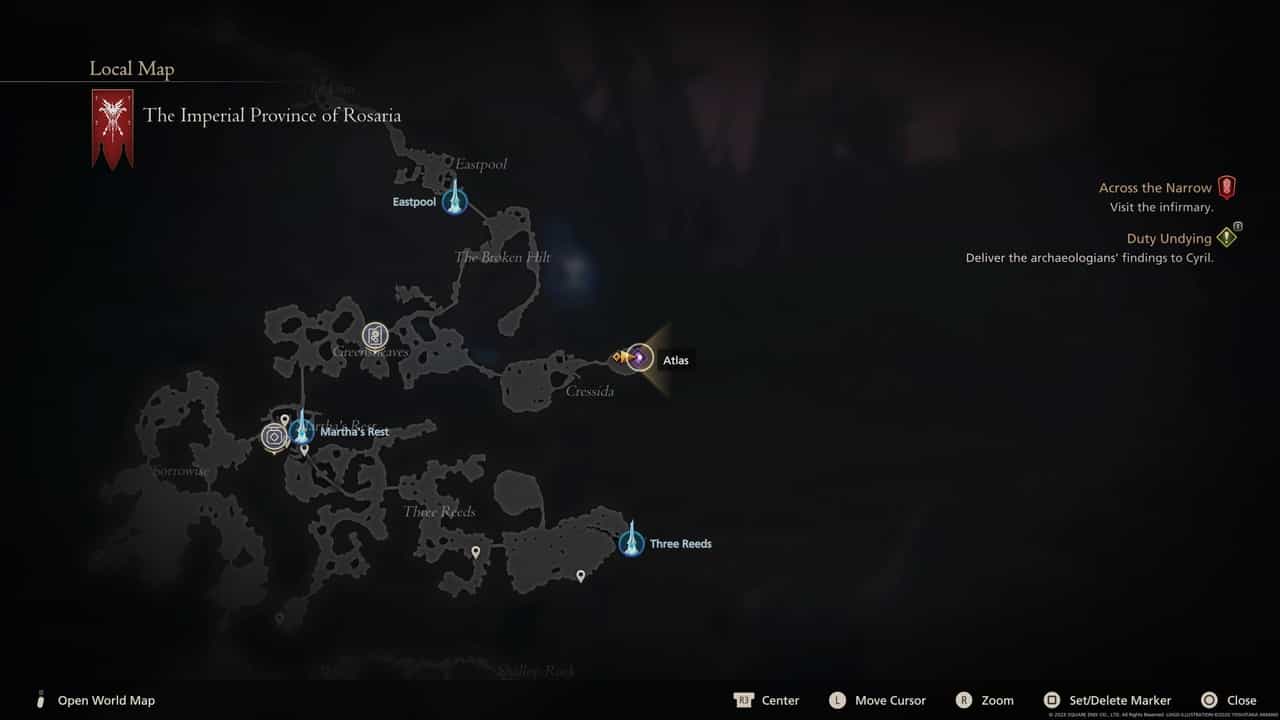
Task: Click the Duty Undying yellow quest icon
Action: coord(1228,237)
